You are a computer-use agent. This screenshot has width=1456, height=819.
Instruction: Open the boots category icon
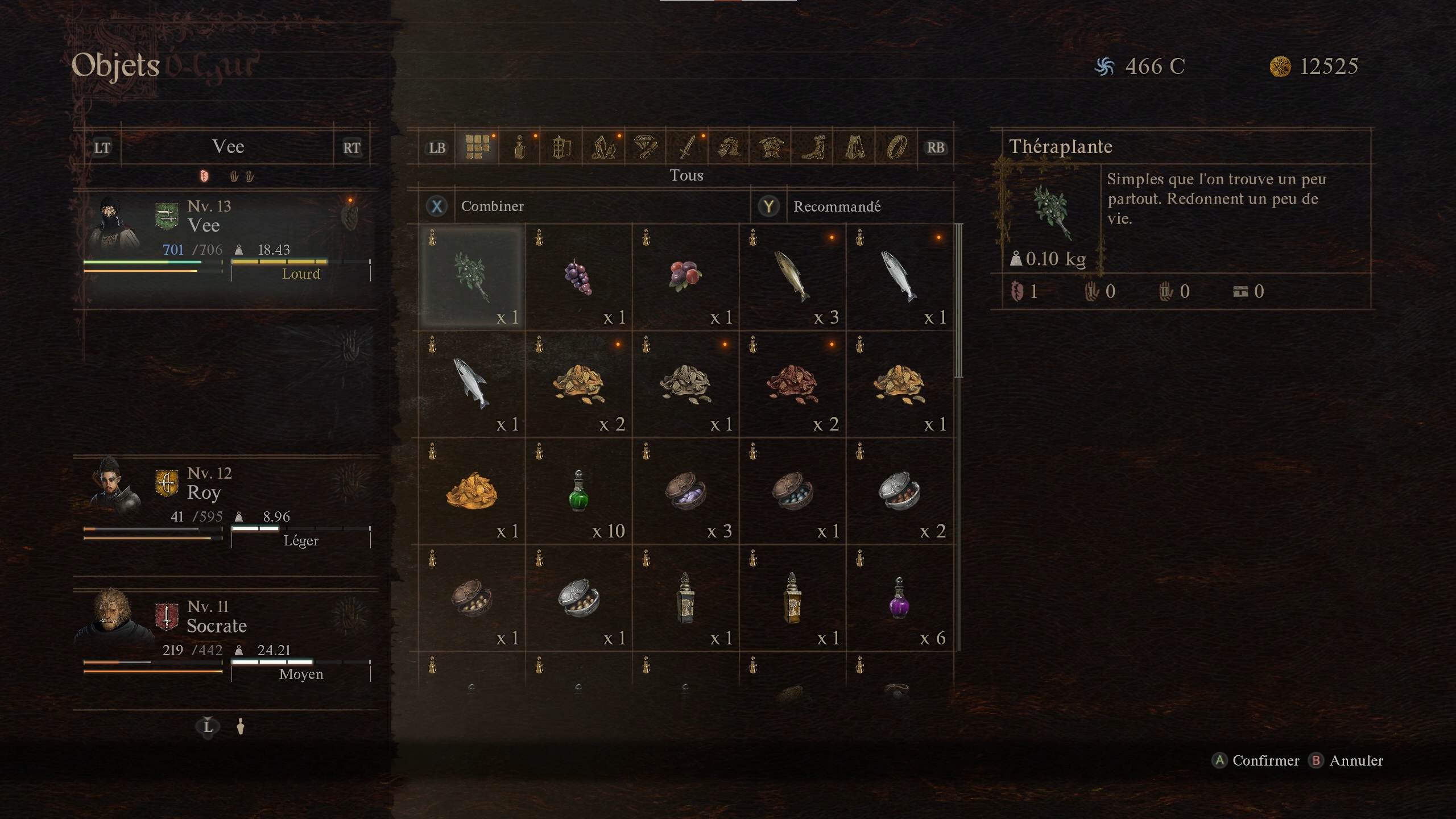click(814, 147)
